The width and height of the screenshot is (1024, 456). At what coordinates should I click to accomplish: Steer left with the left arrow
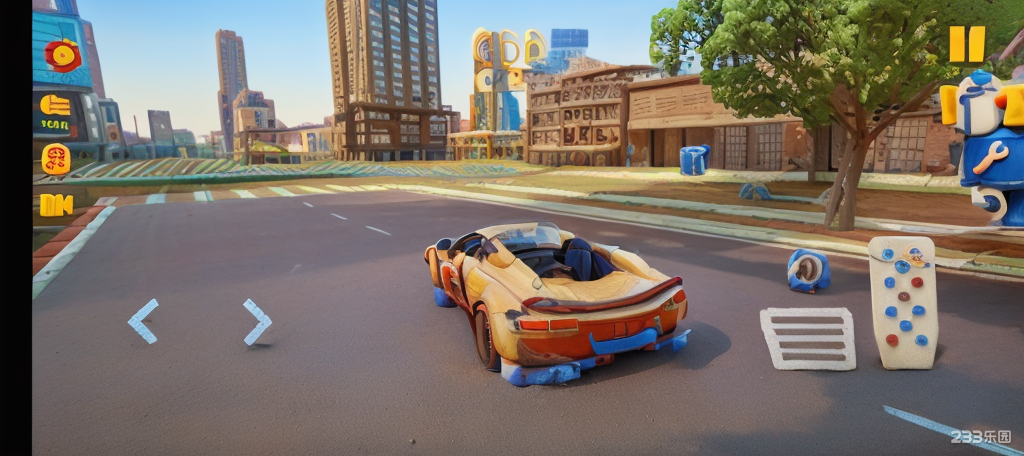coord(143,321)
